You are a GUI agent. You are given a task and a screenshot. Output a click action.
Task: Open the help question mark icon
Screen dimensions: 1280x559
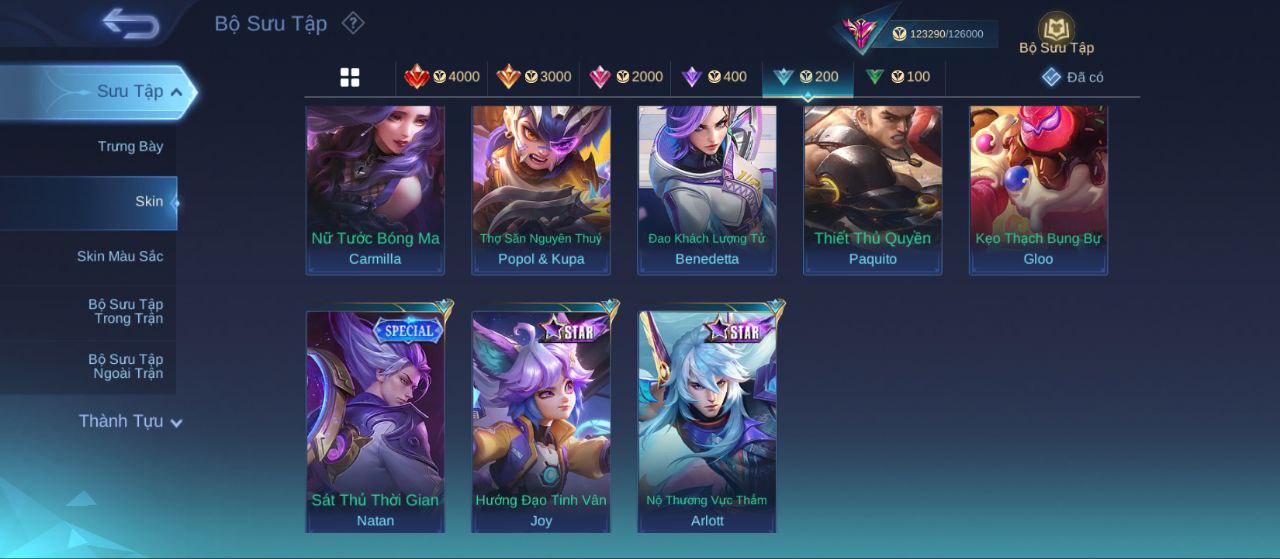tap(353, 23)
